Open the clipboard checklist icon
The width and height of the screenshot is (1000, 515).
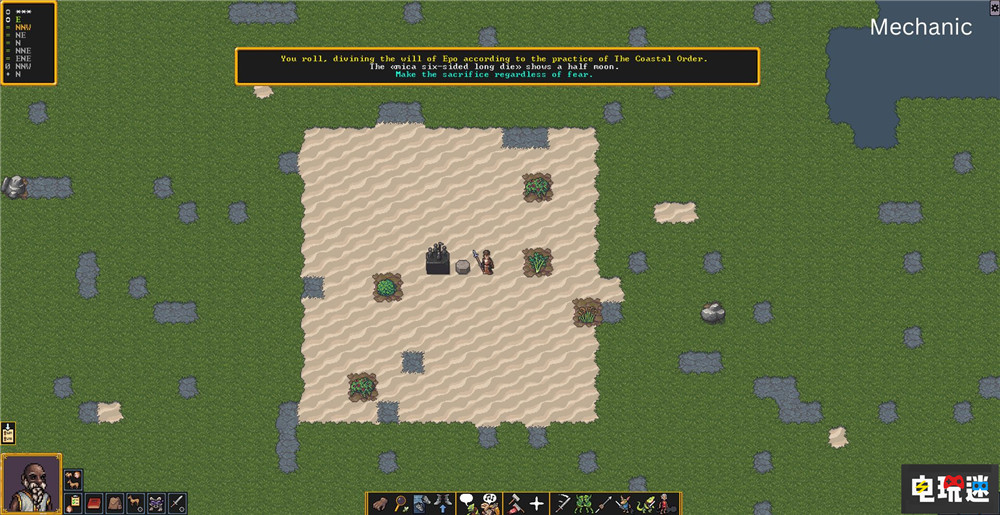coord(74,503)
